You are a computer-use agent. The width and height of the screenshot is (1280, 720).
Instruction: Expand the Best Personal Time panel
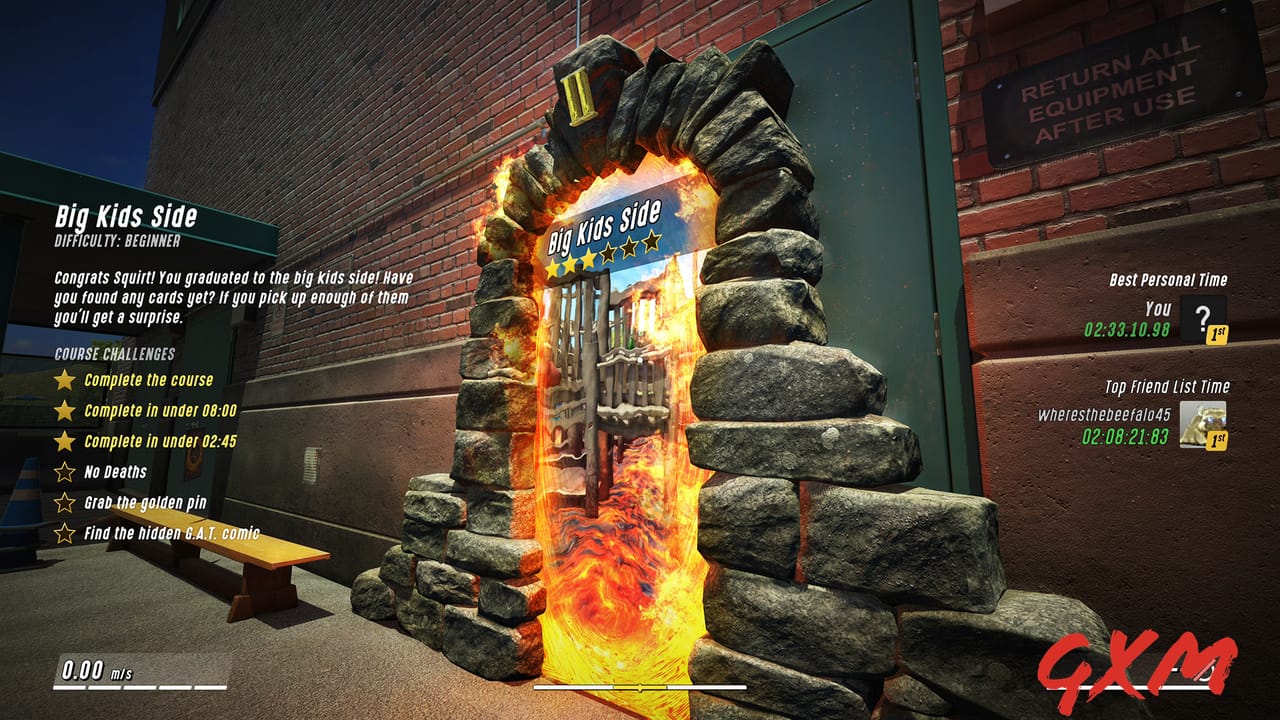[1169, 279]
